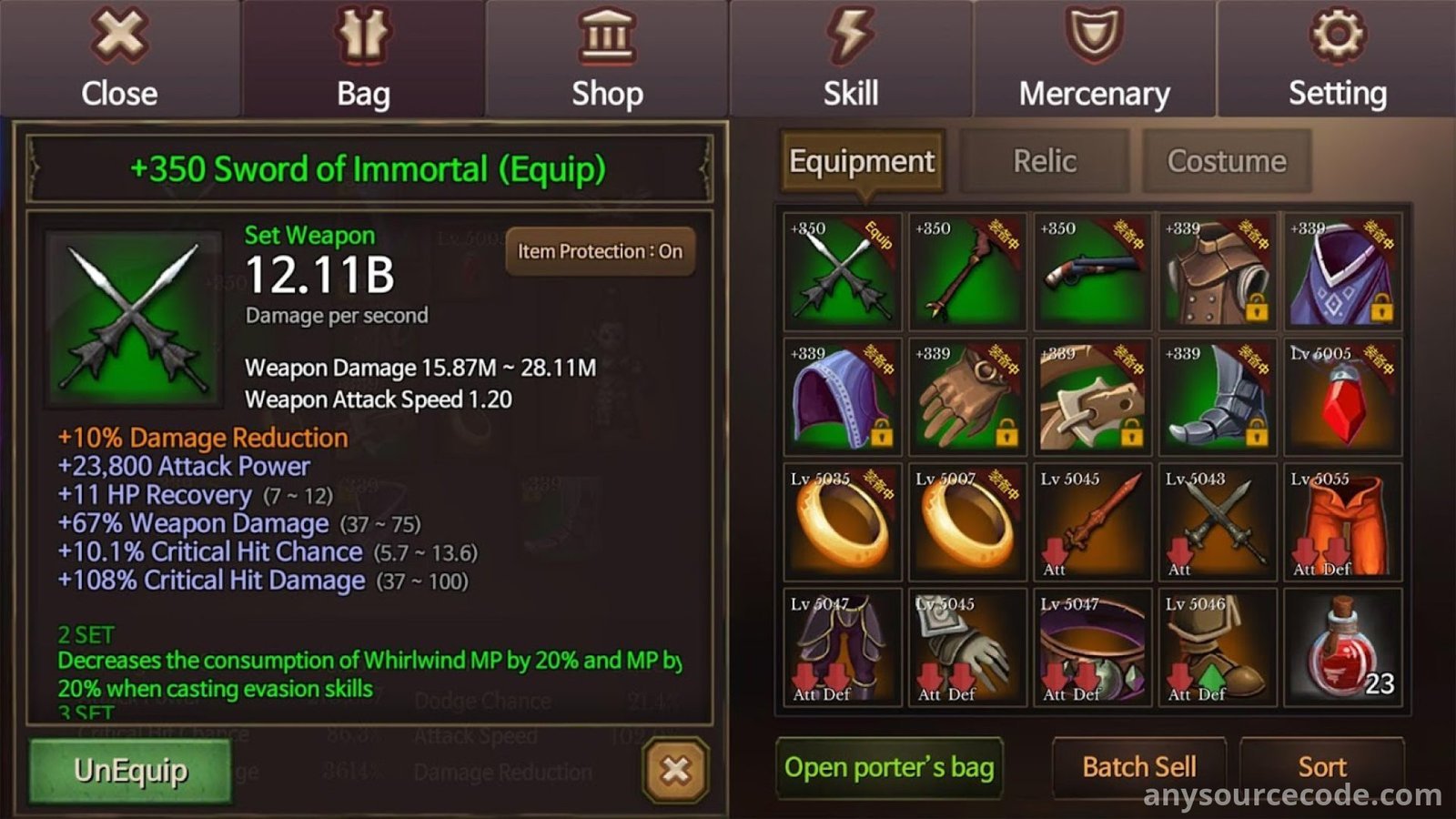The image size is (1456, 819).
Task: Batch Sell inventory items
Action: click(1138, 767)
